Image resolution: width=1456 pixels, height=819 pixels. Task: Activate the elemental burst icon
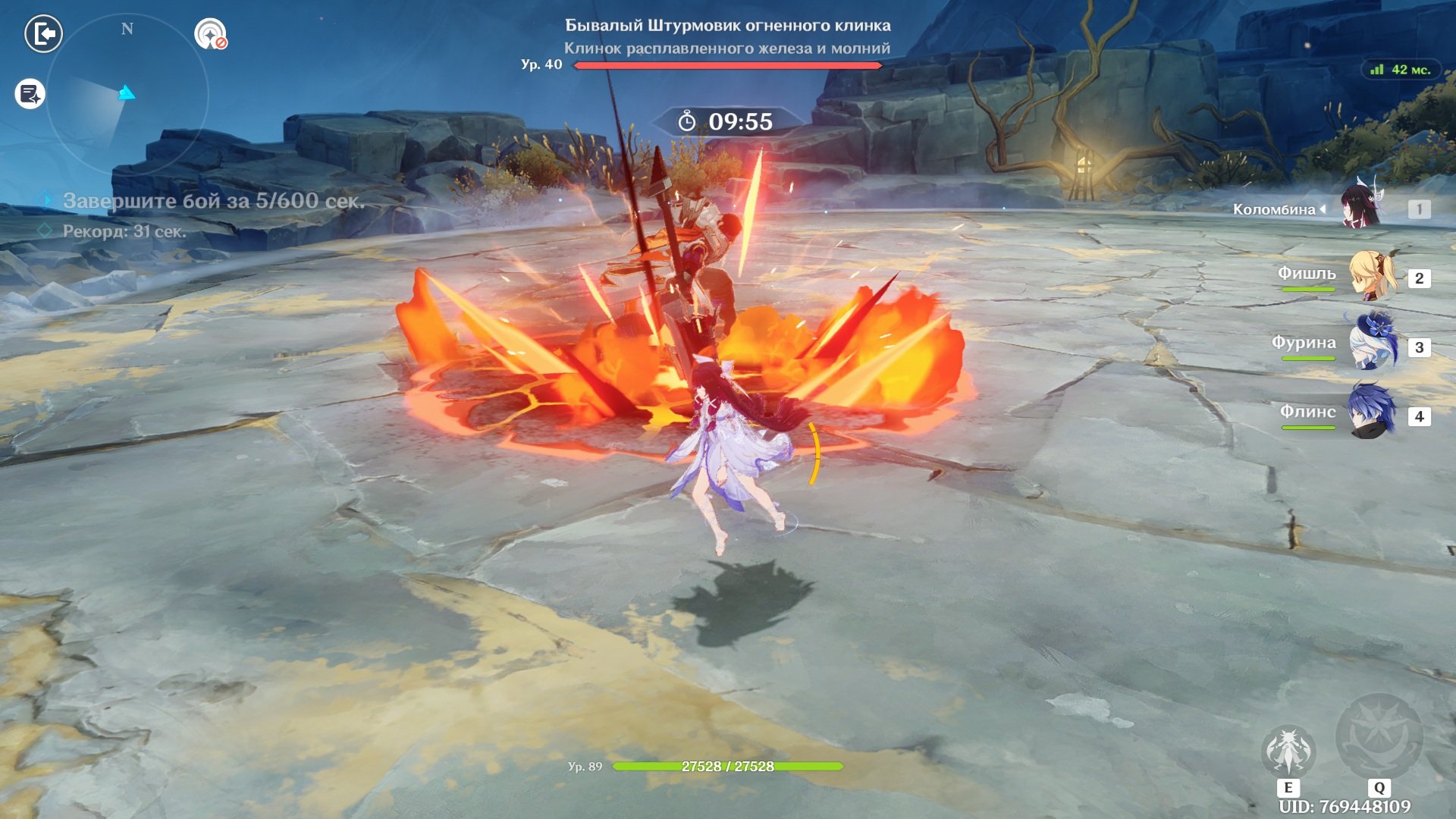tap(1379, 737)
